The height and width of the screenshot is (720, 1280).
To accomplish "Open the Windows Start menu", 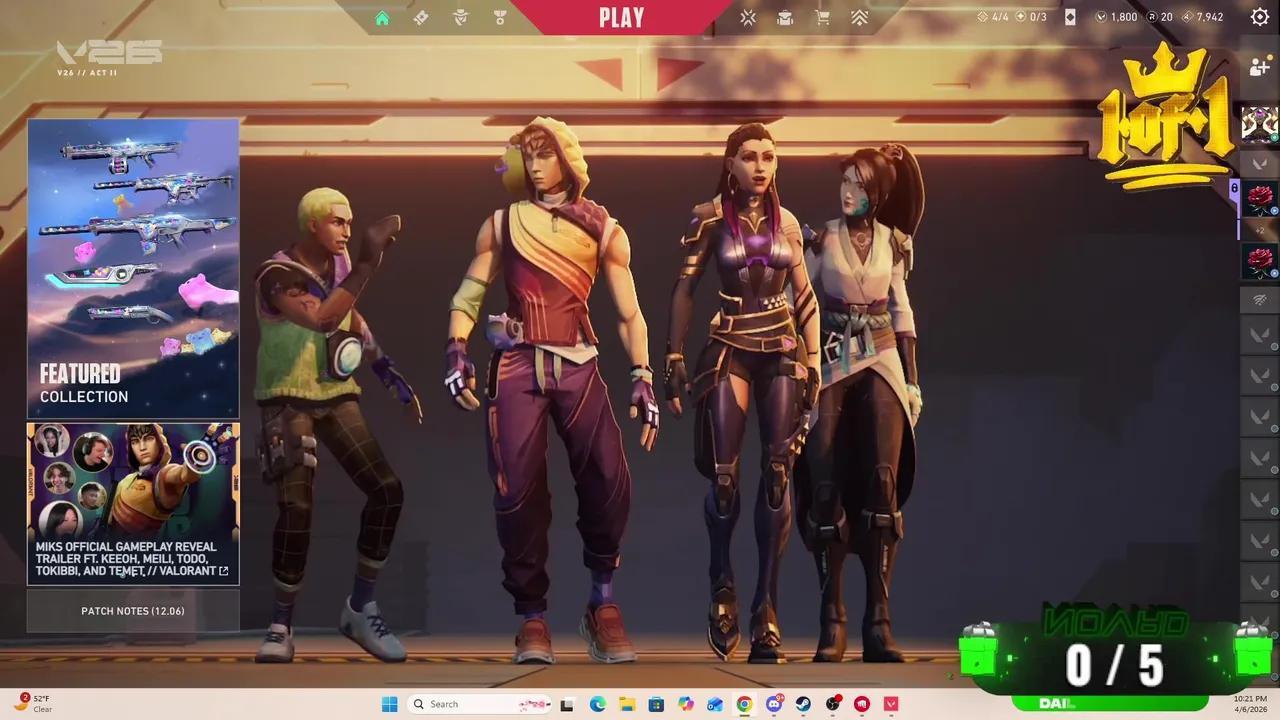I will tap(389, 704).
